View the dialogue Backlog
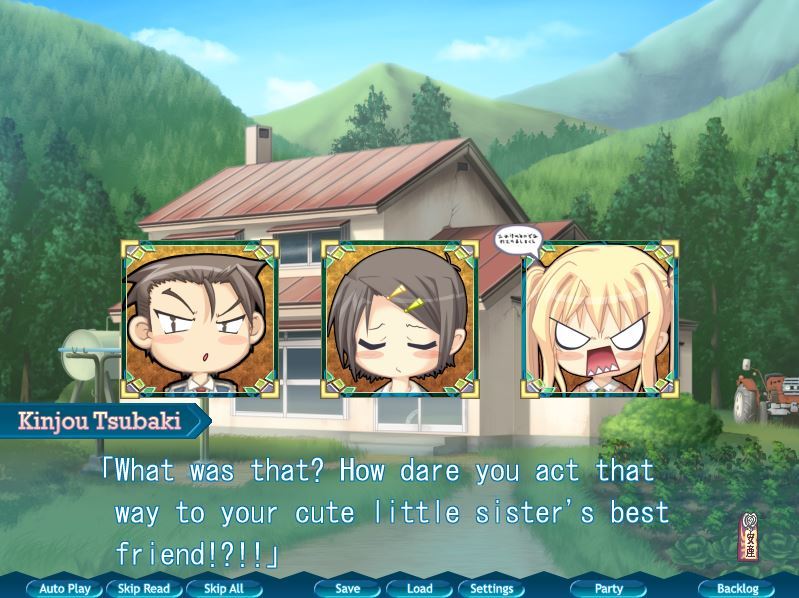This screenshot has width=799, height=598. coord(737,589)
